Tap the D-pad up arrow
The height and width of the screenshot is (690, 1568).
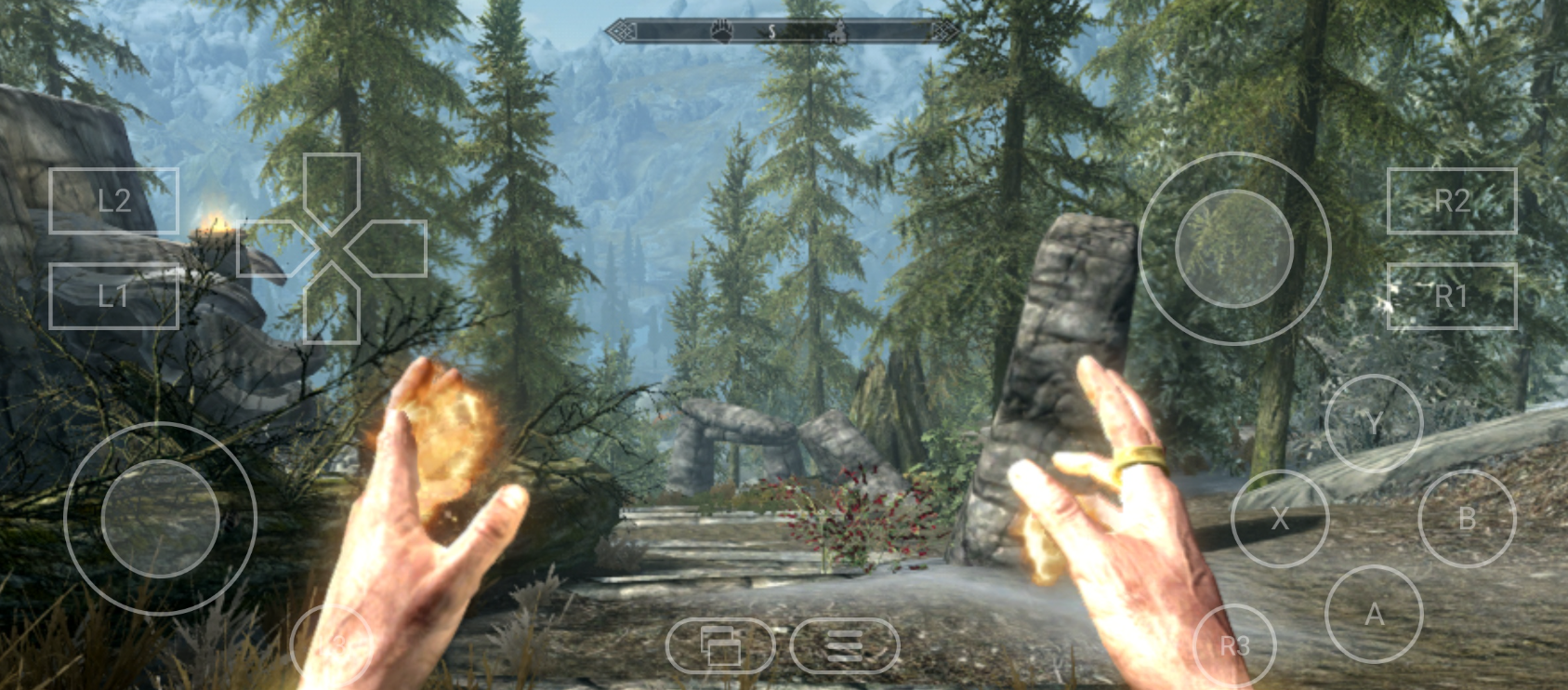point(332,189)
